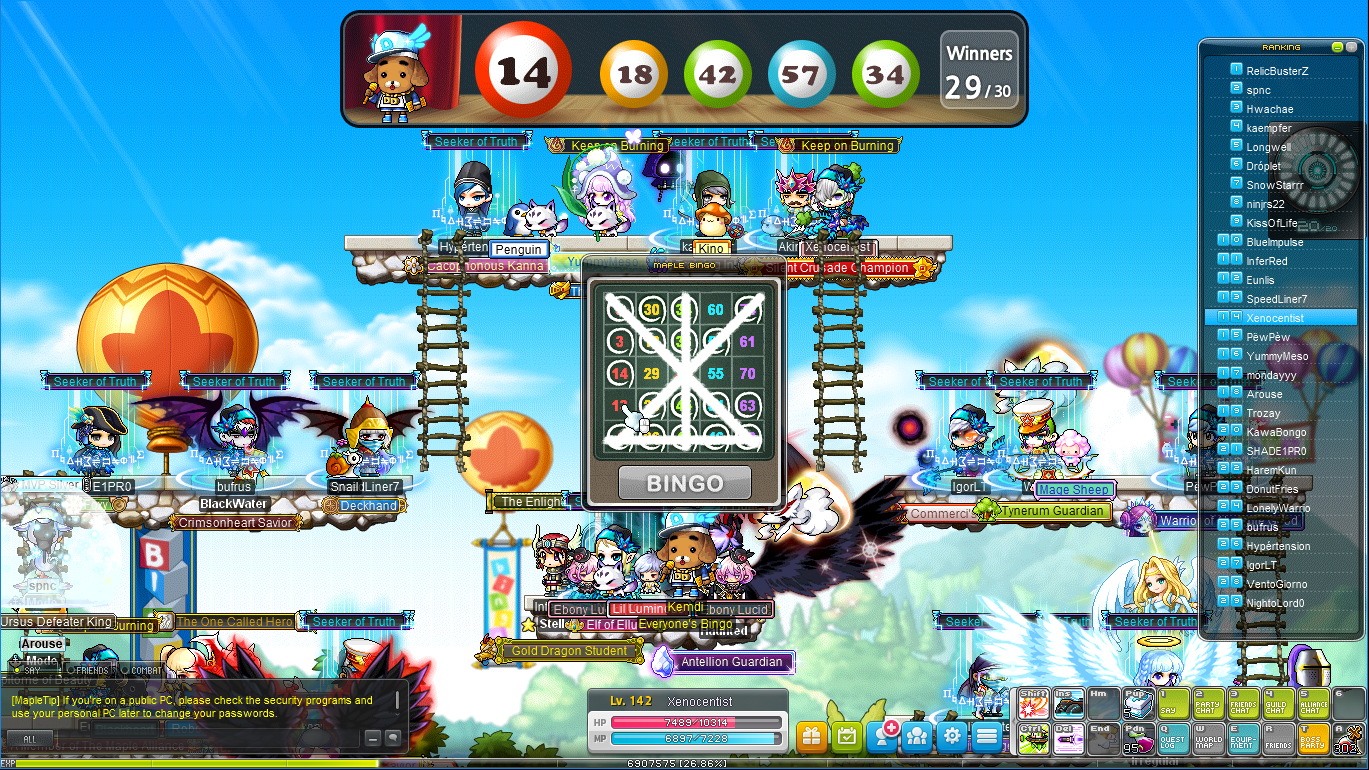Click the add friend icon

click(x=882, y=735)
